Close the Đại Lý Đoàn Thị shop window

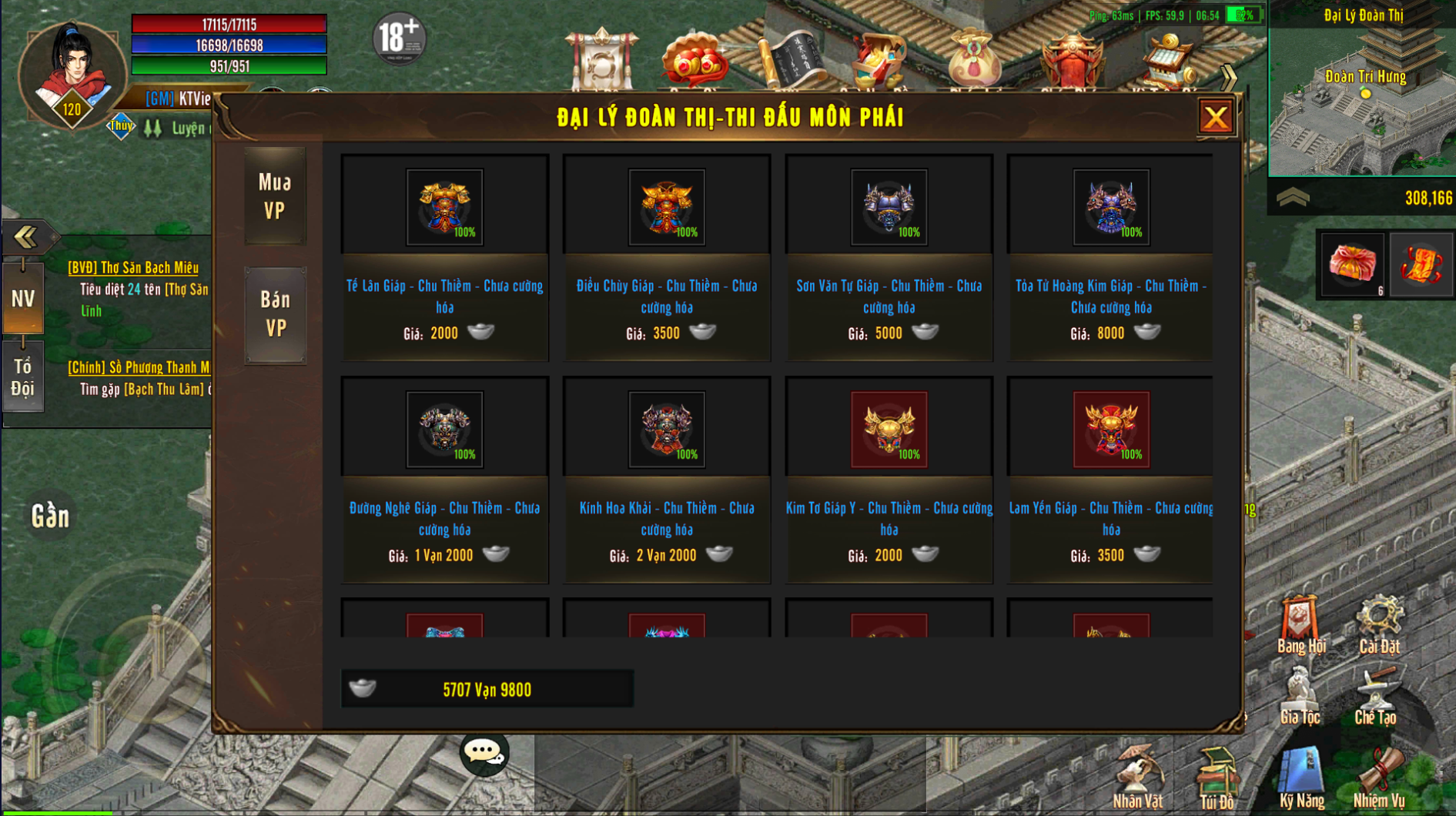tap(1216, 118)
